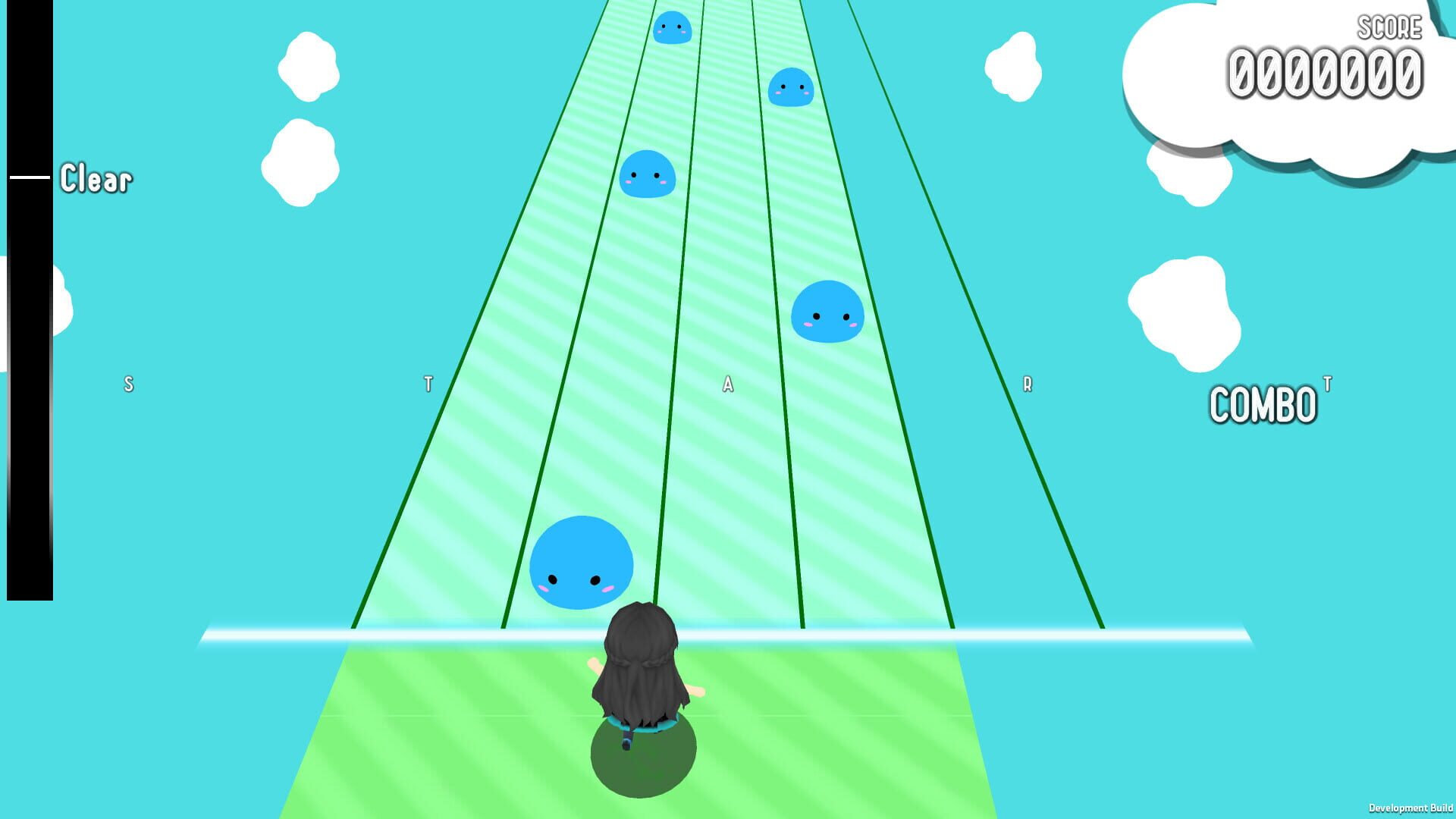Viewport: 1456px width, 819px height.
Task: Click the lane labeled A
Action: 728,383
